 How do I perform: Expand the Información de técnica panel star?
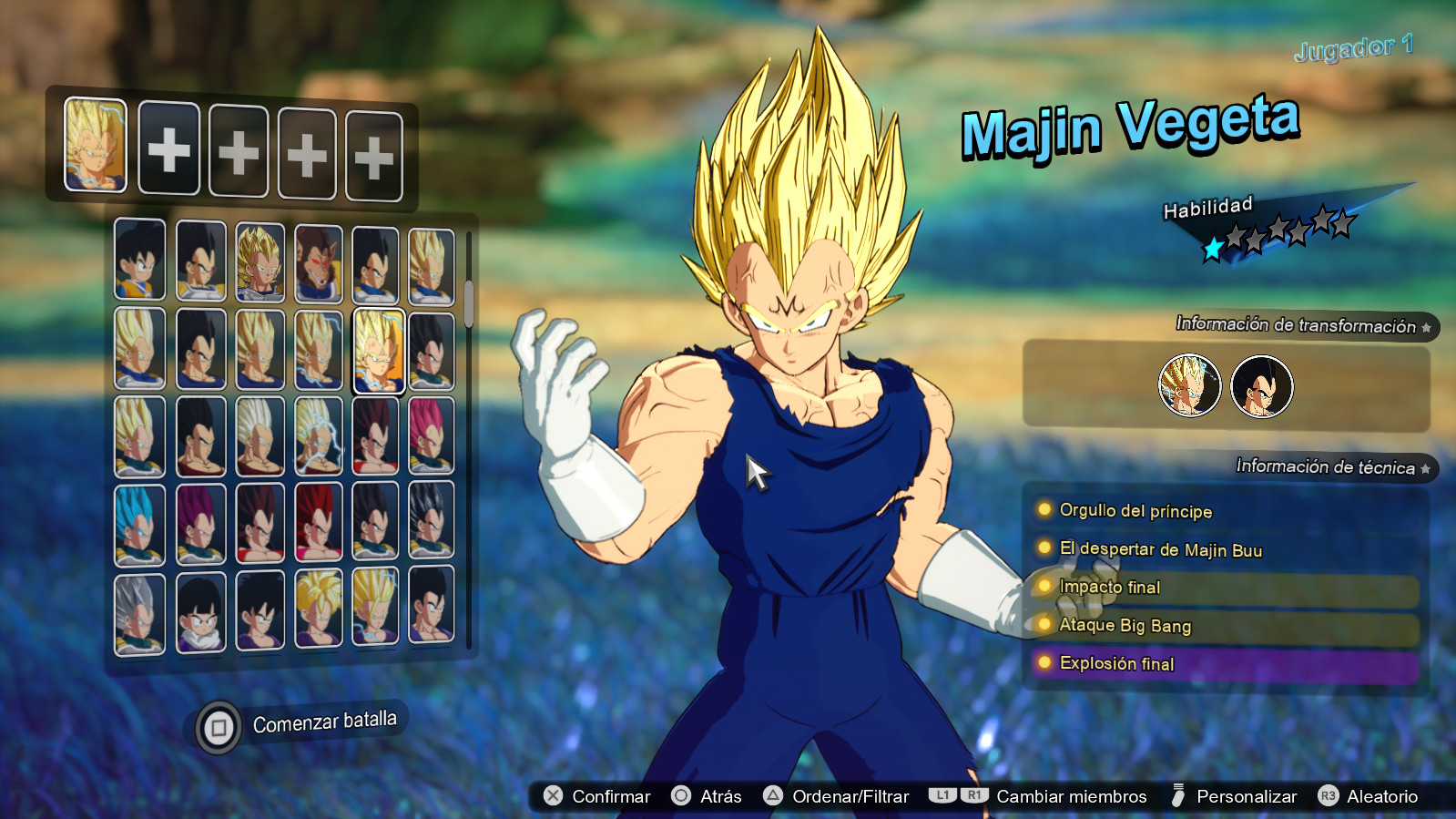coord(1426,468)
